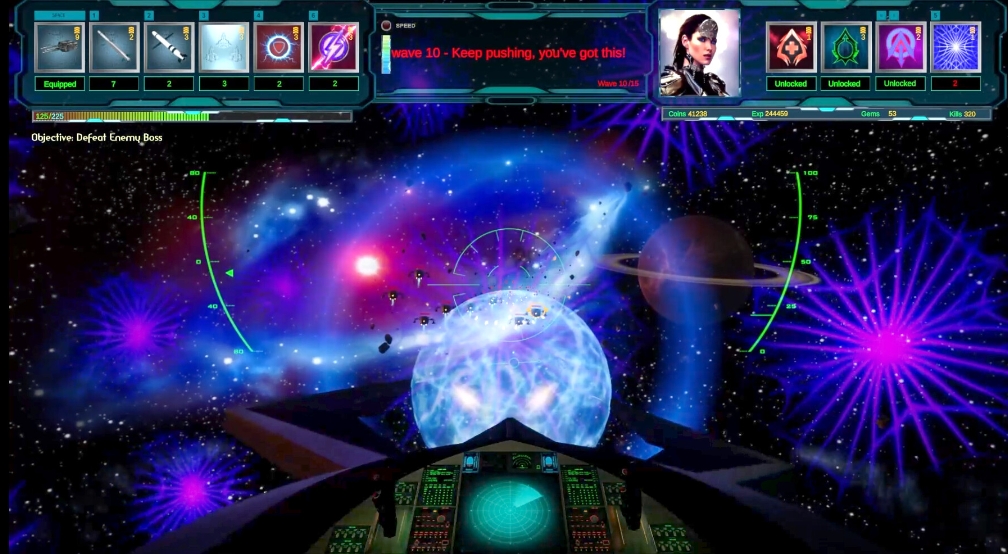Choose the white missile weapon slot

(168, 47)
